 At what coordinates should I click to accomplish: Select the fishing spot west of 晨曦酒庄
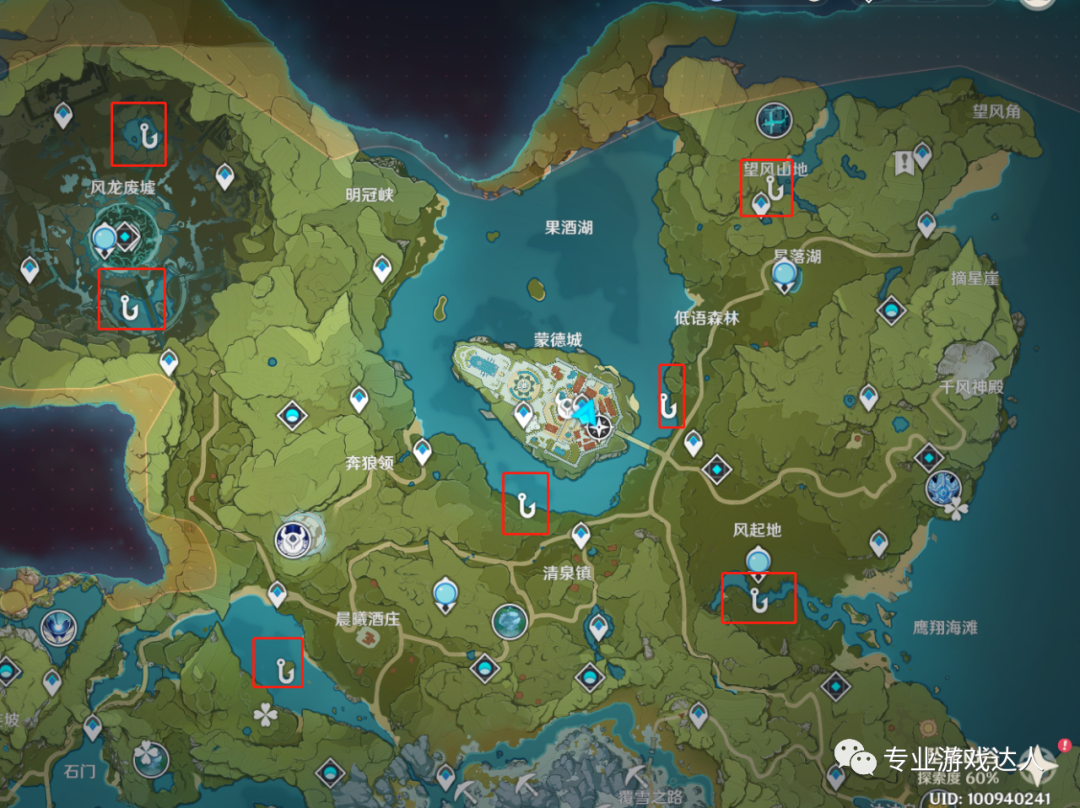tap(285, 666)
